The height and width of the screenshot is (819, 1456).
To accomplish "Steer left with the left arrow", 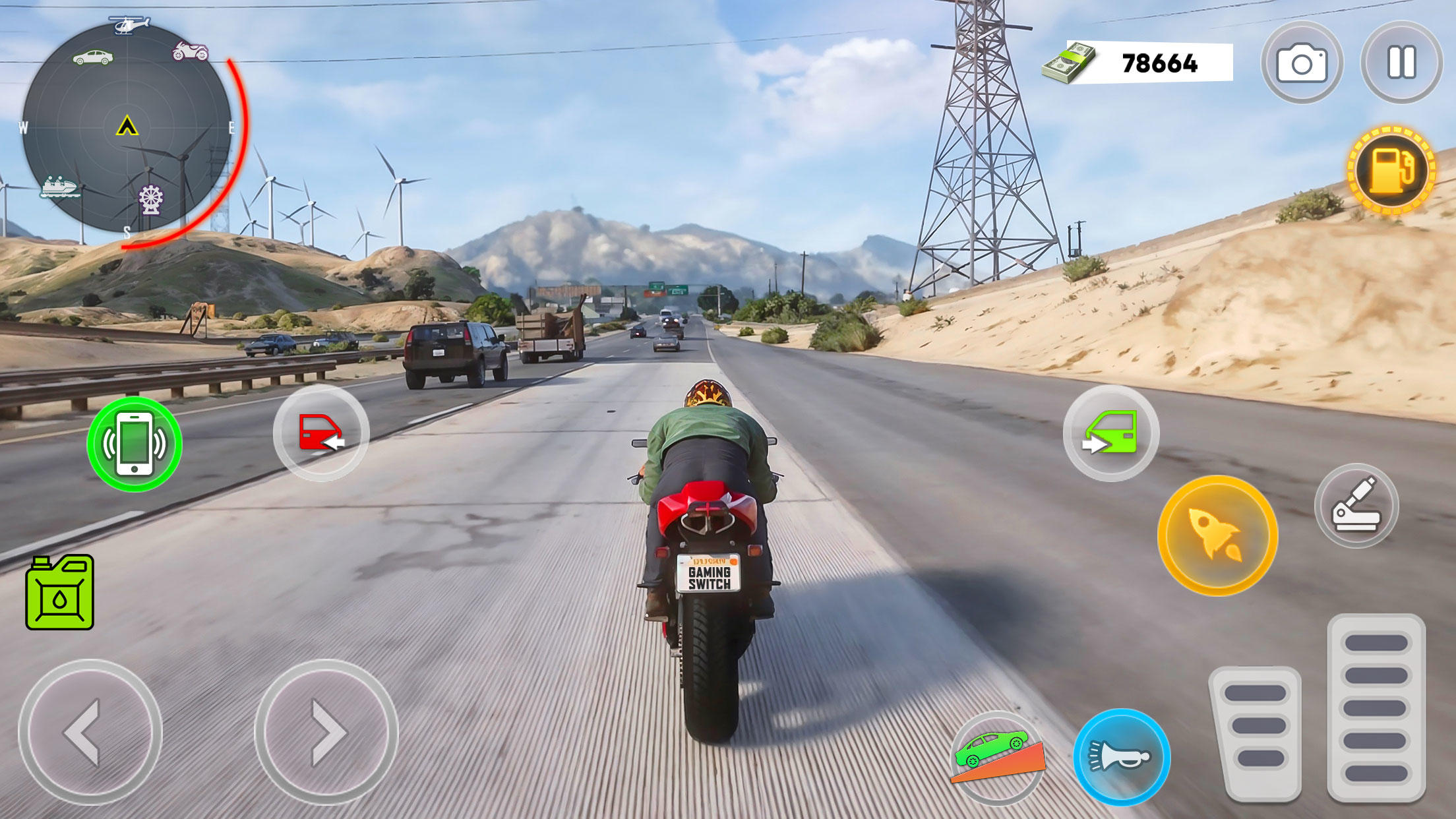I will (x=90, y=732).
